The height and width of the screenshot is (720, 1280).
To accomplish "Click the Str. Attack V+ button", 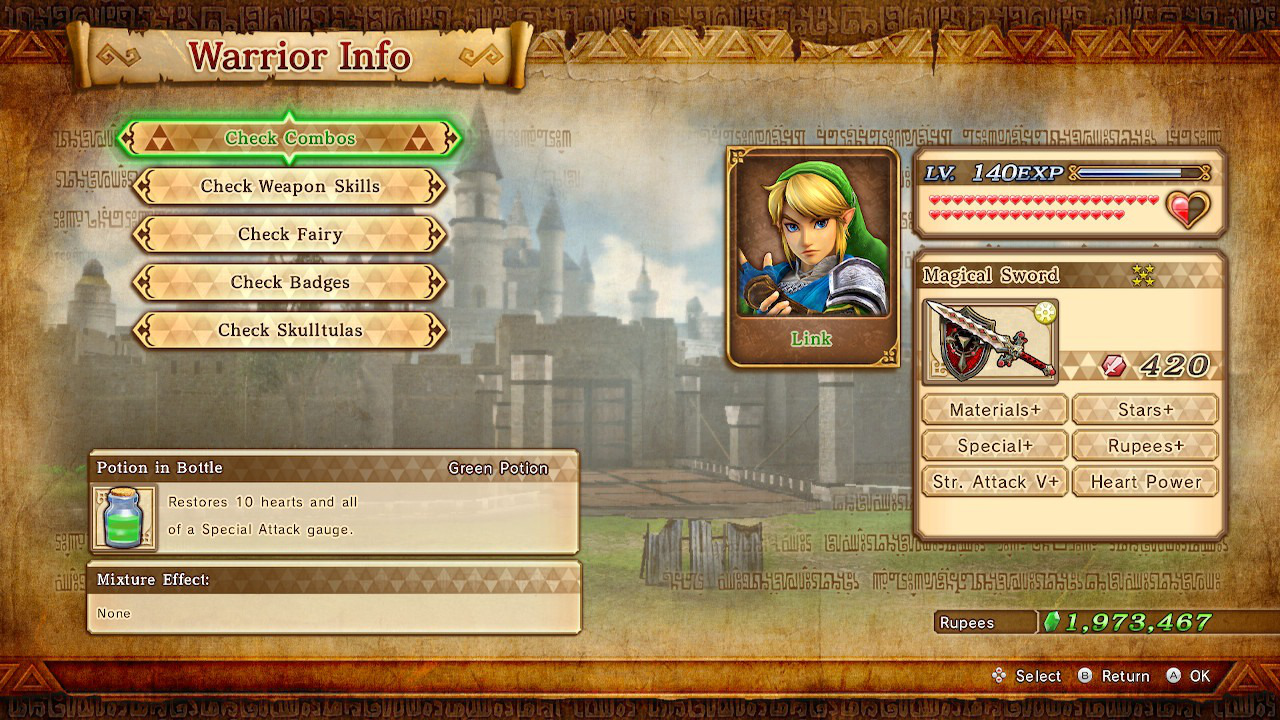I will coord(994,481).
